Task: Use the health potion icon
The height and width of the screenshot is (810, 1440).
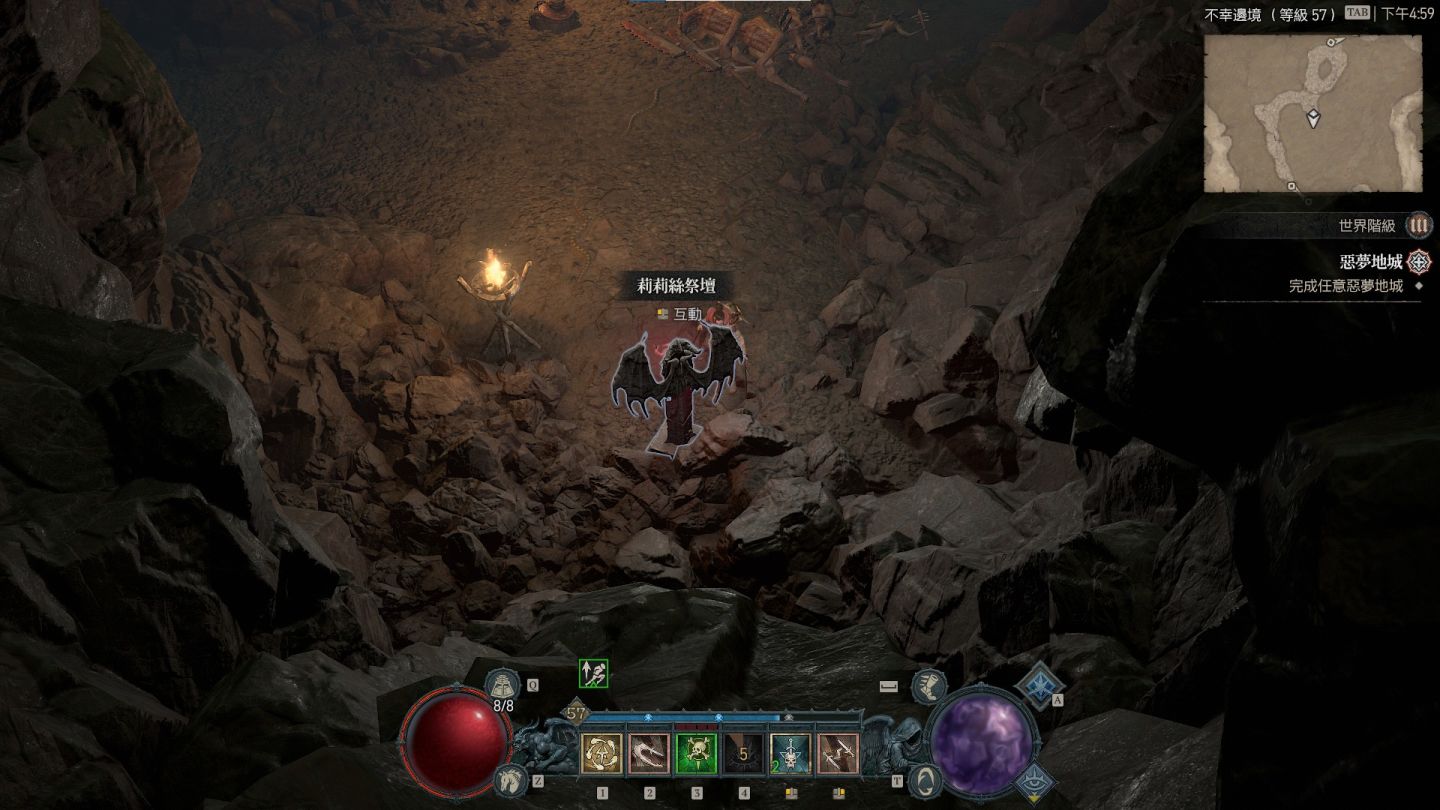Action: pos(500,686)
